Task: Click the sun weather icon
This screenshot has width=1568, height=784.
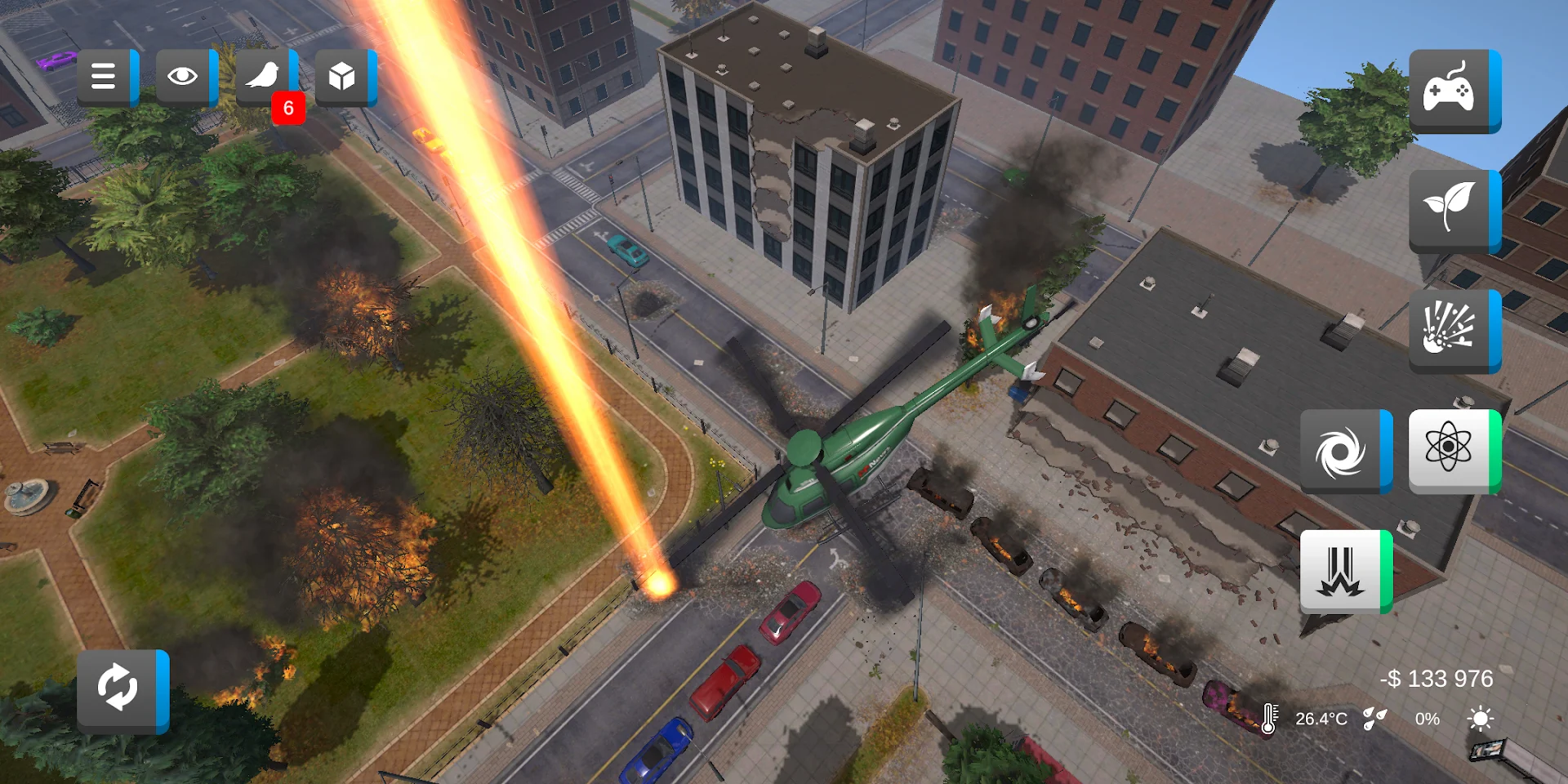Action: [x=1480, y=719]
